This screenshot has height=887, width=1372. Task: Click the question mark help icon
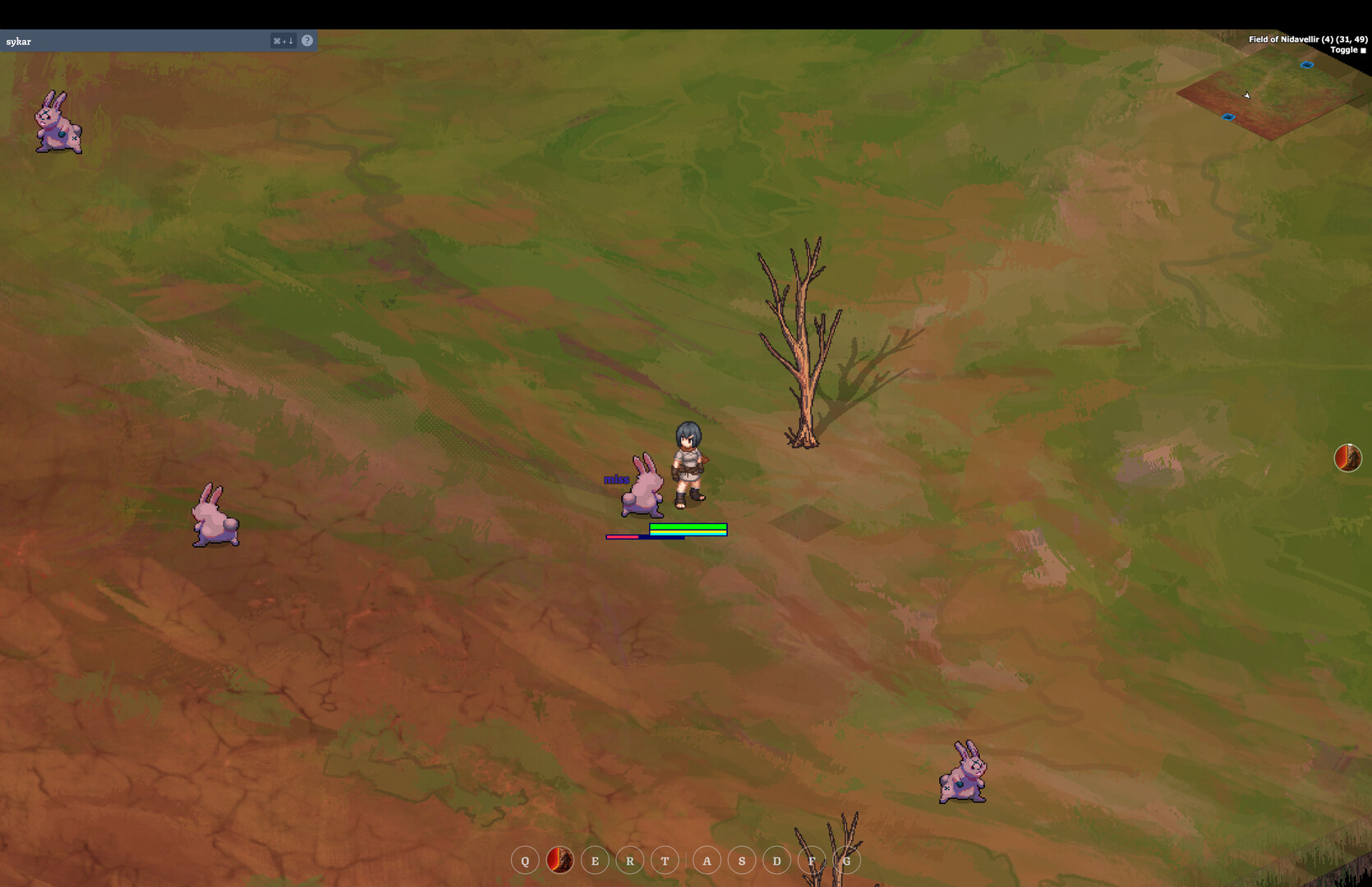tap(307, 40)
